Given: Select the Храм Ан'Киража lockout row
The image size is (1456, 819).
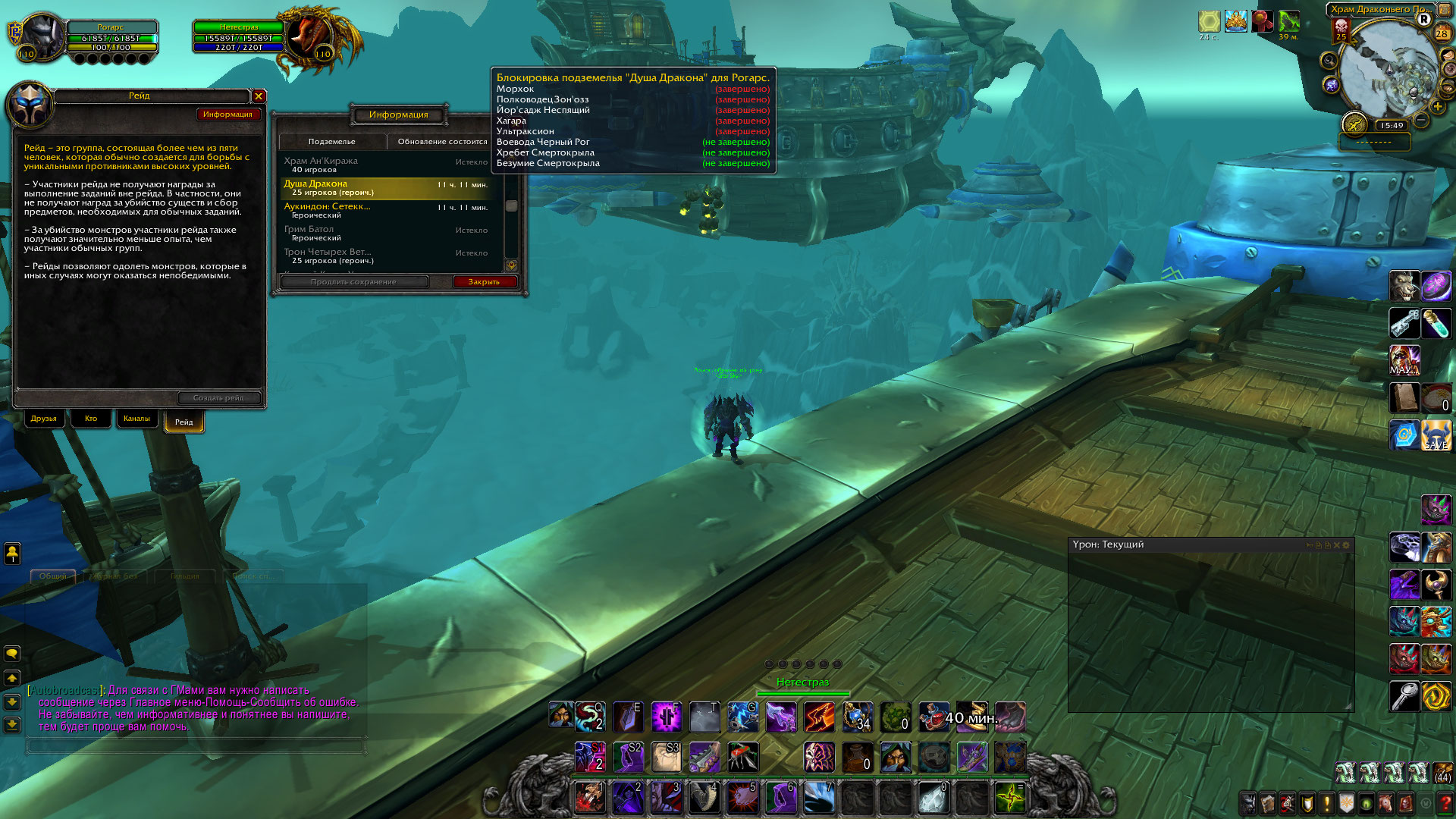Looking at the screenshot, I should [387, 165].
